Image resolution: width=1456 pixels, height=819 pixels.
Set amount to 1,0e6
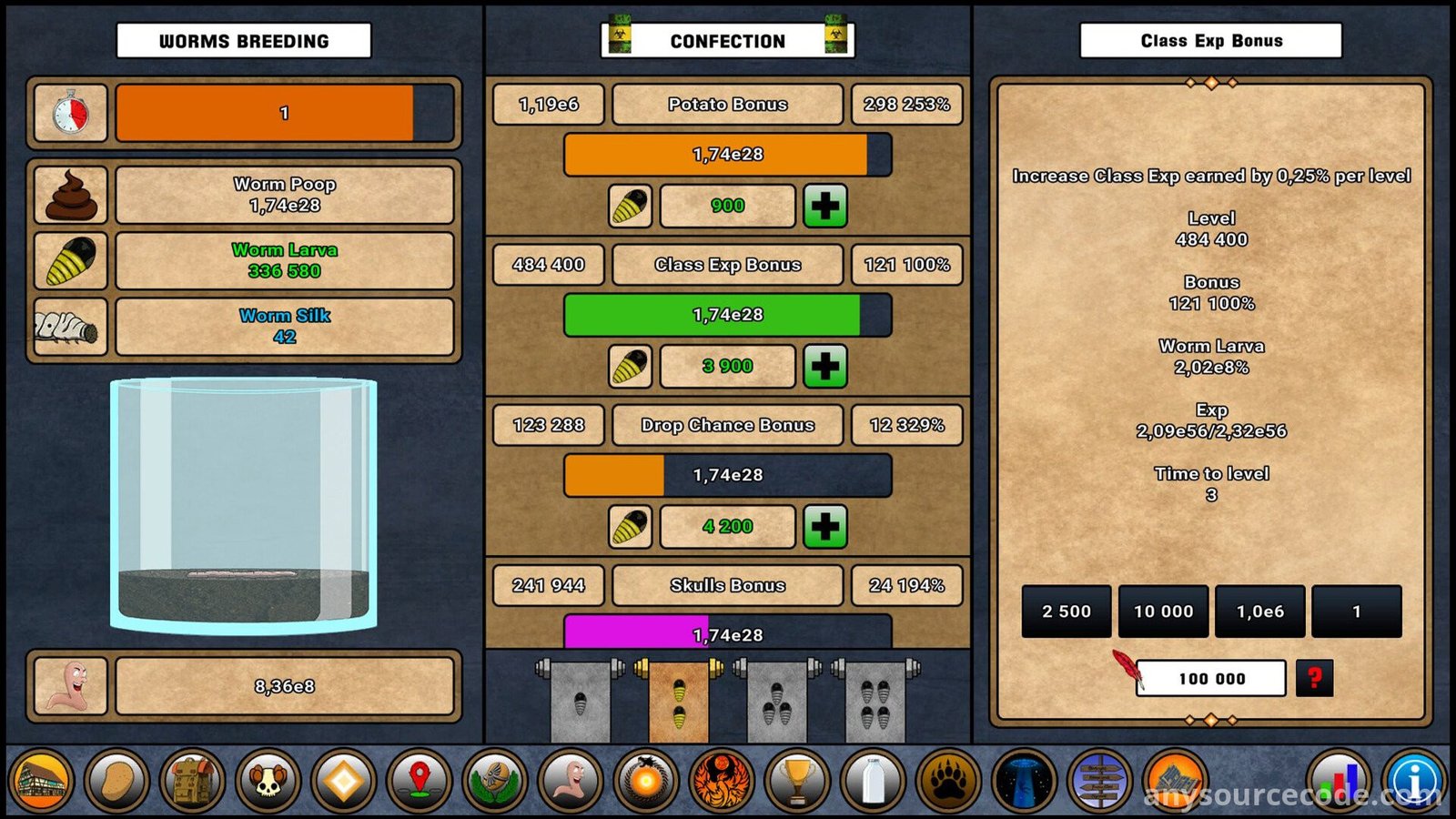(x=1259, y=612)
